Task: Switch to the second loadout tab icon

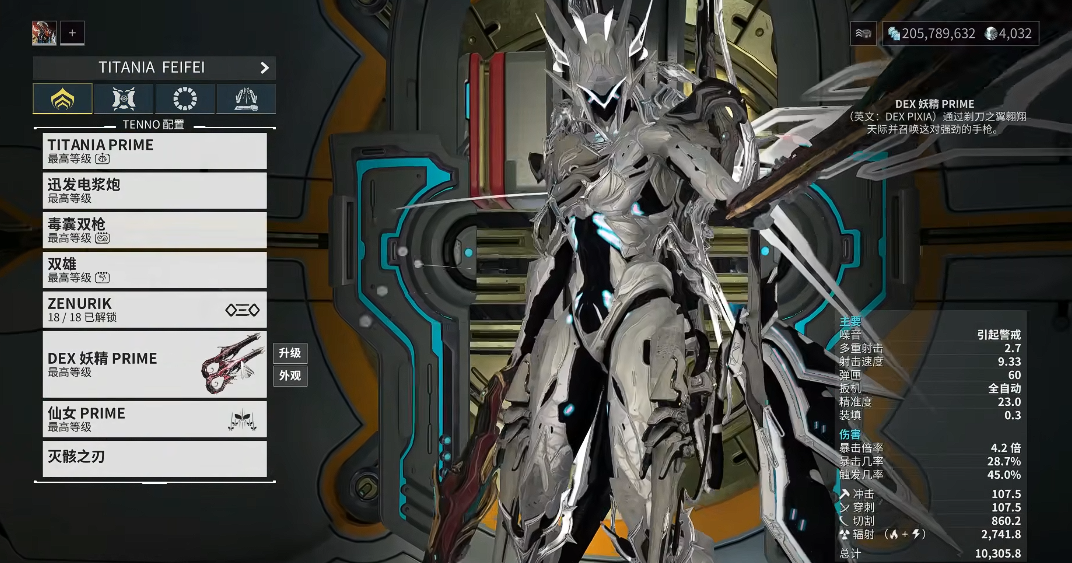Action: point(124,98)
